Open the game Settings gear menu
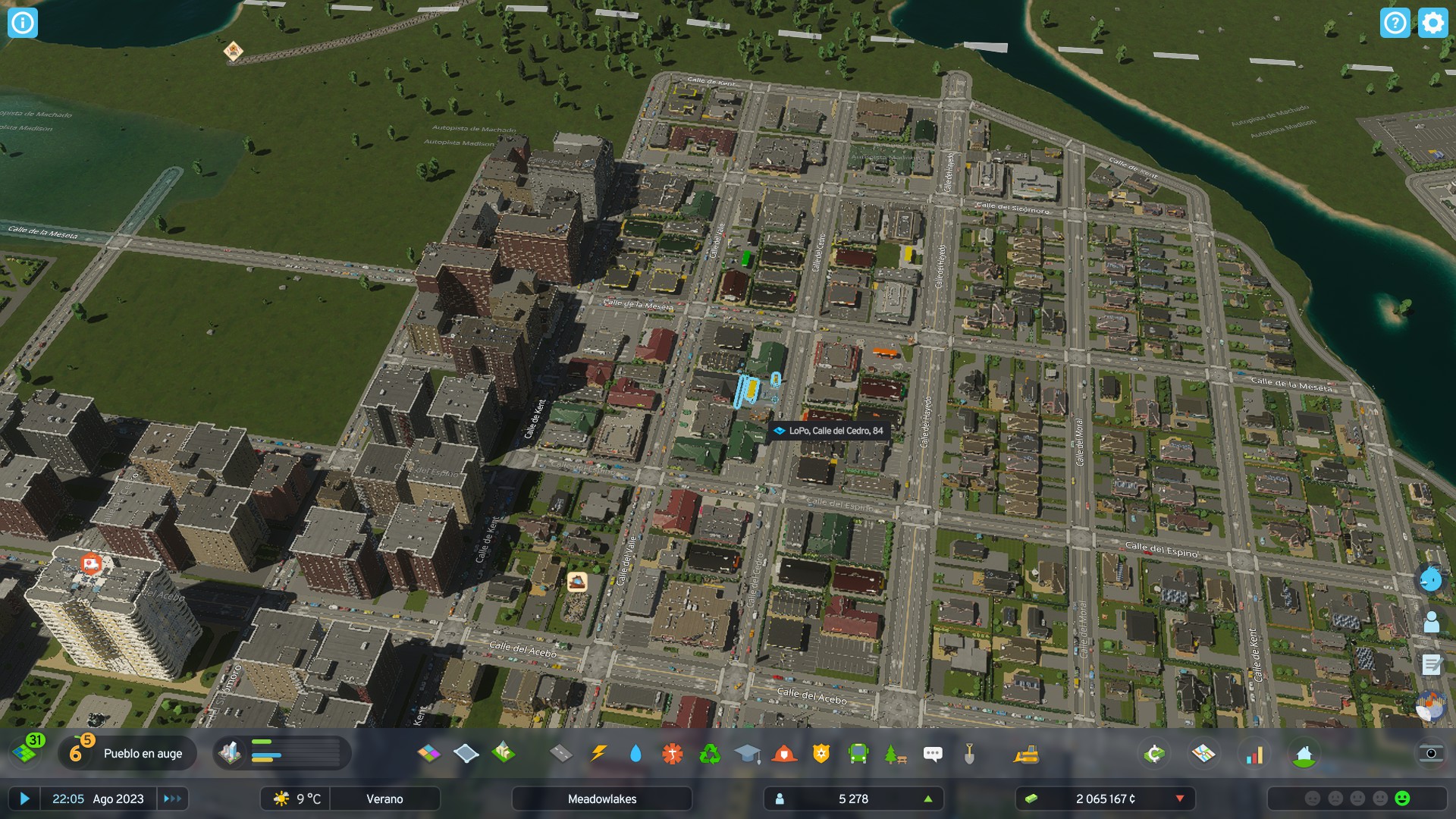 [1432, 23]
